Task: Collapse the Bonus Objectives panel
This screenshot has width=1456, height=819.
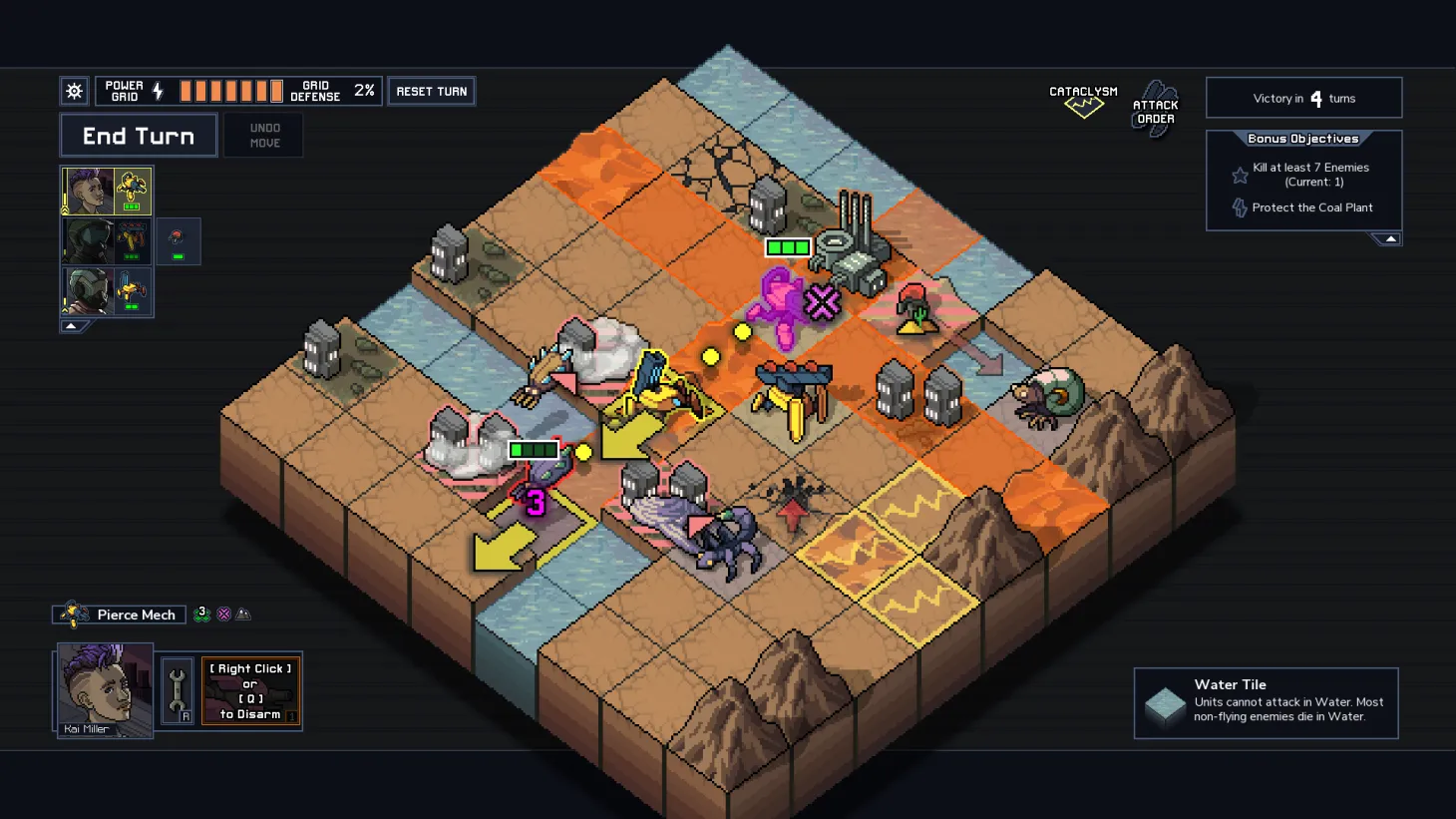Action: (1389, 238)
